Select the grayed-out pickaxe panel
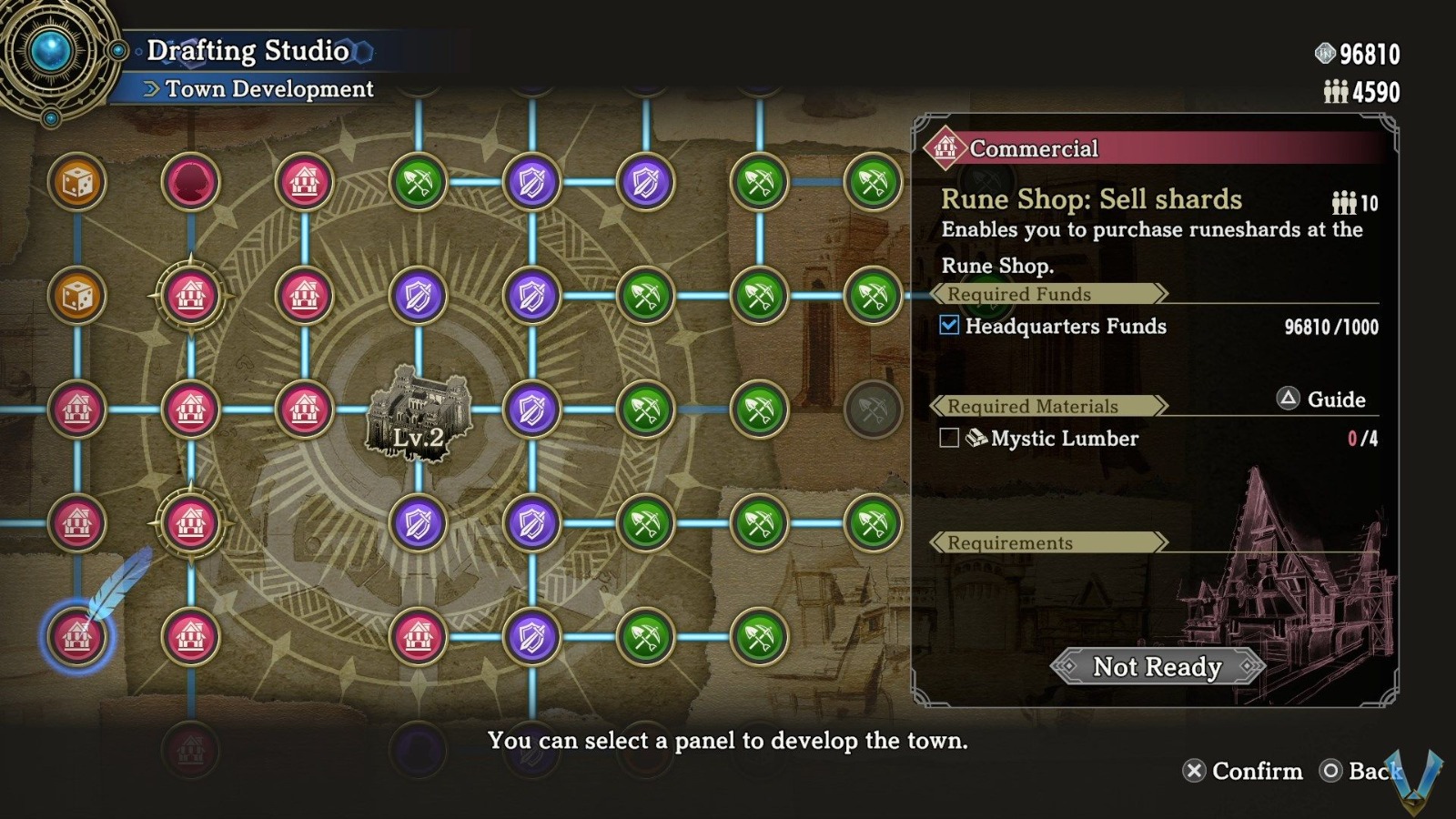This screenshot has height=819, width=1456. coord(874,410)
